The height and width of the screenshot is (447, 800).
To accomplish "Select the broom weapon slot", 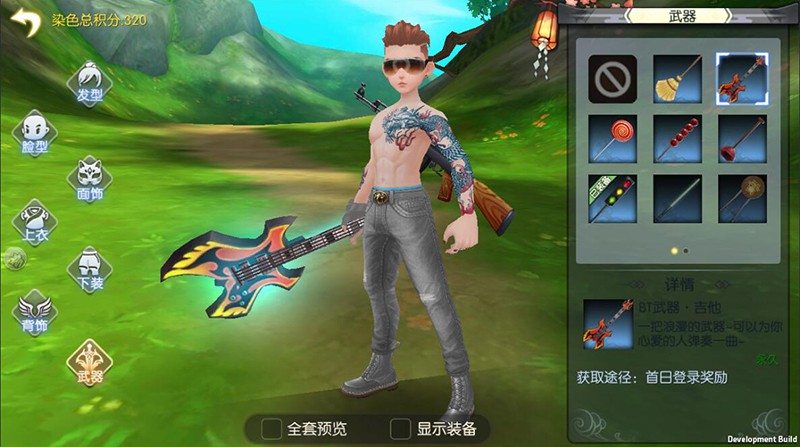I will [677, 77].
